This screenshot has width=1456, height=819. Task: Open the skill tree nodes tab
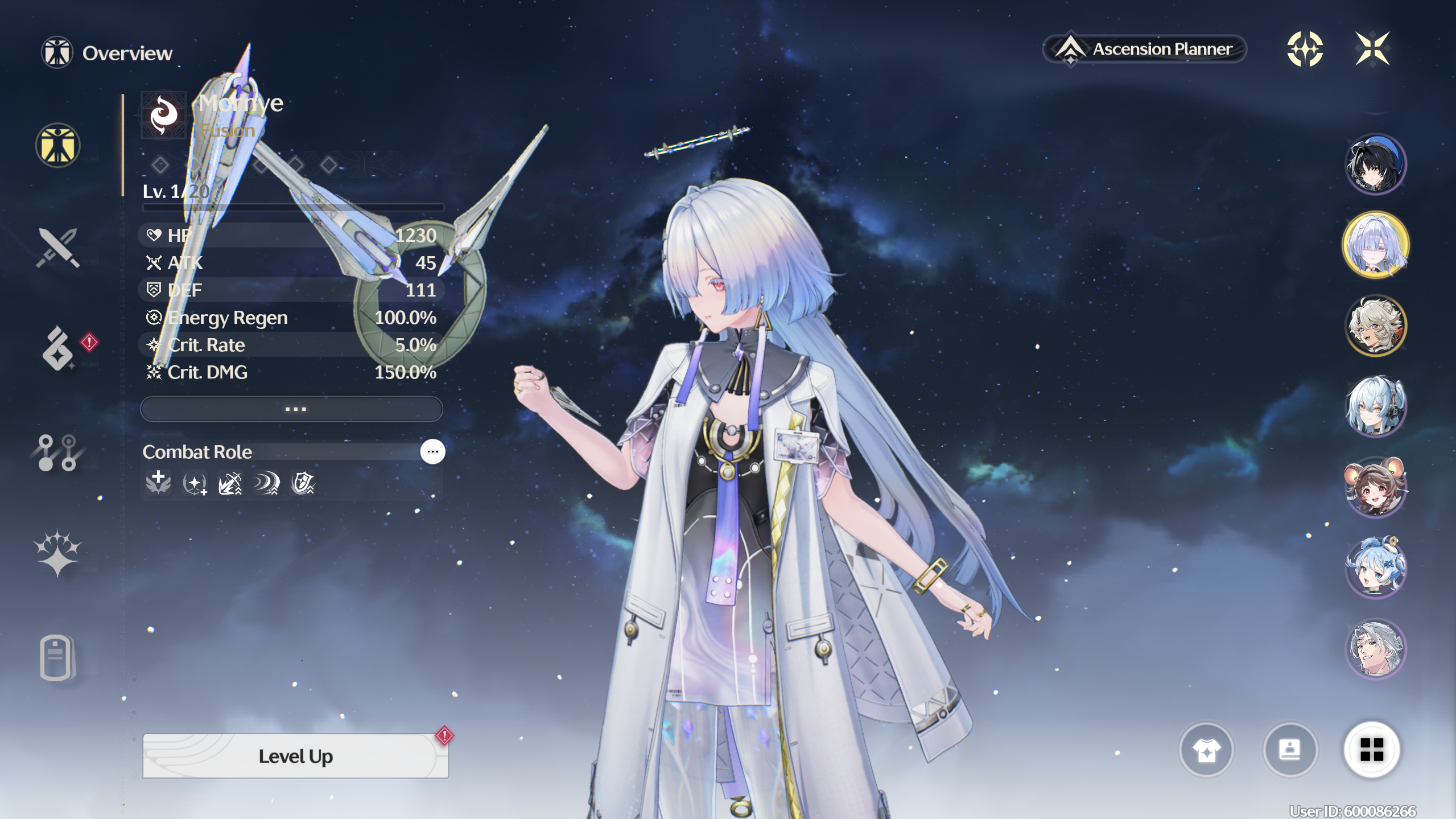(x=57, y=452)
